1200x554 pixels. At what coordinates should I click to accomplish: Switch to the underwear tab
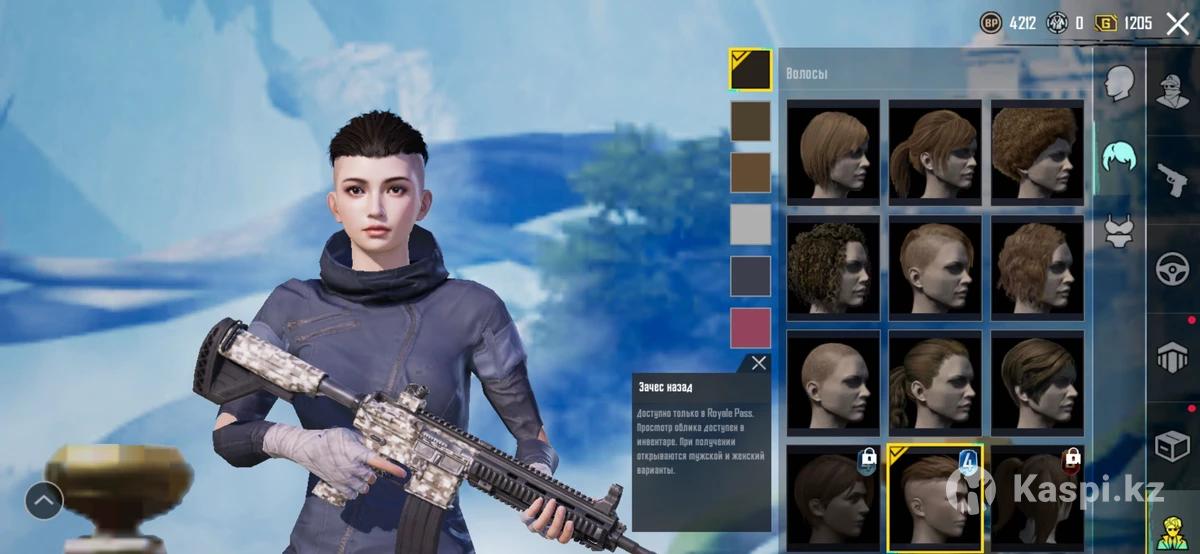point(1118,231)
